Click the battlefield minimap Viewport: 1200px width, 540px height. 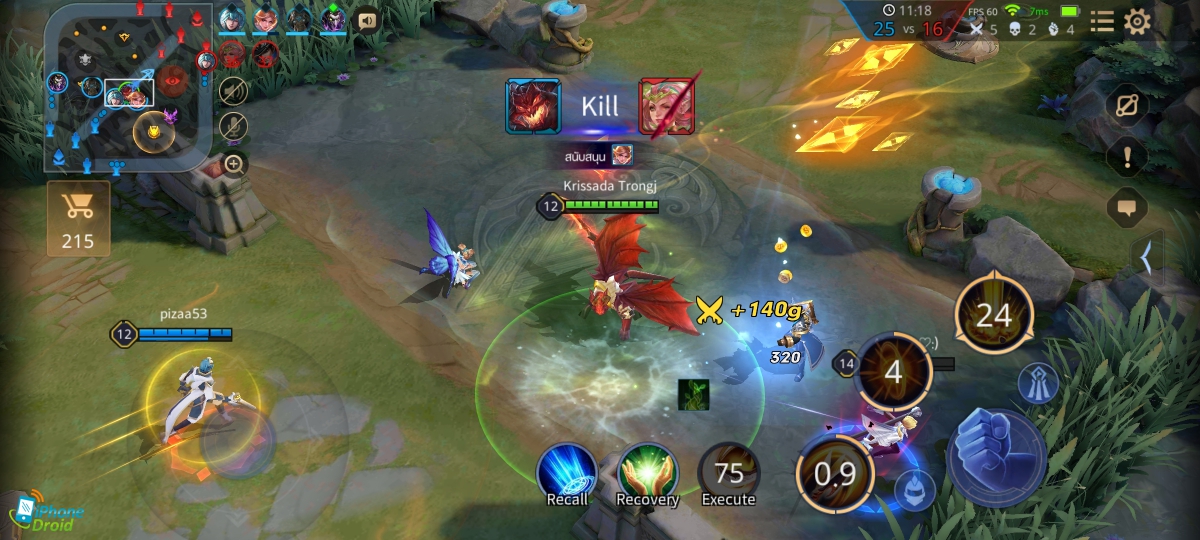point(127,88)
